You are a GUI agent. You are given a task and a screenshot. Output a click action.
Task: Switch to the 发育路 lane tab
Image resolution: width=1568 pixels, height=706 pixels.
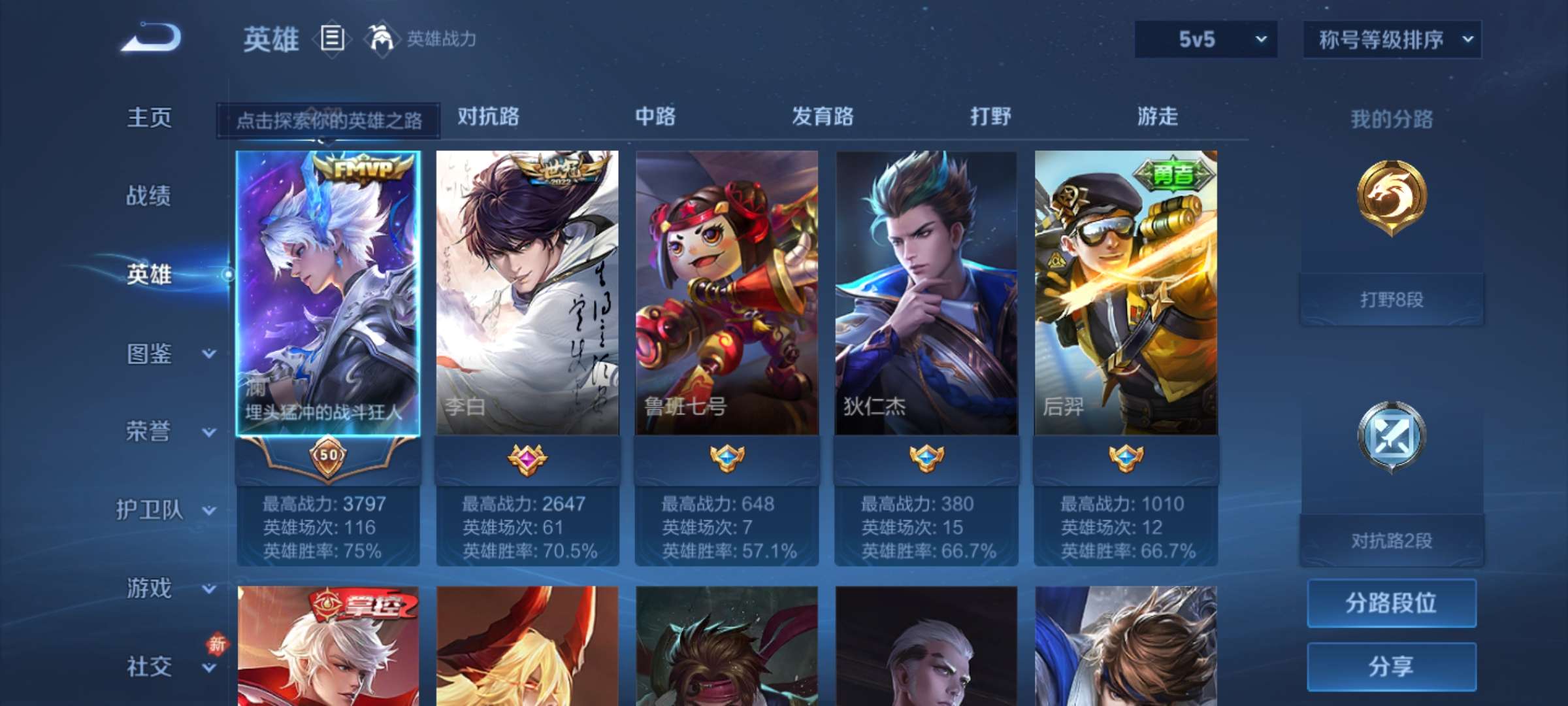click(821, 116)
